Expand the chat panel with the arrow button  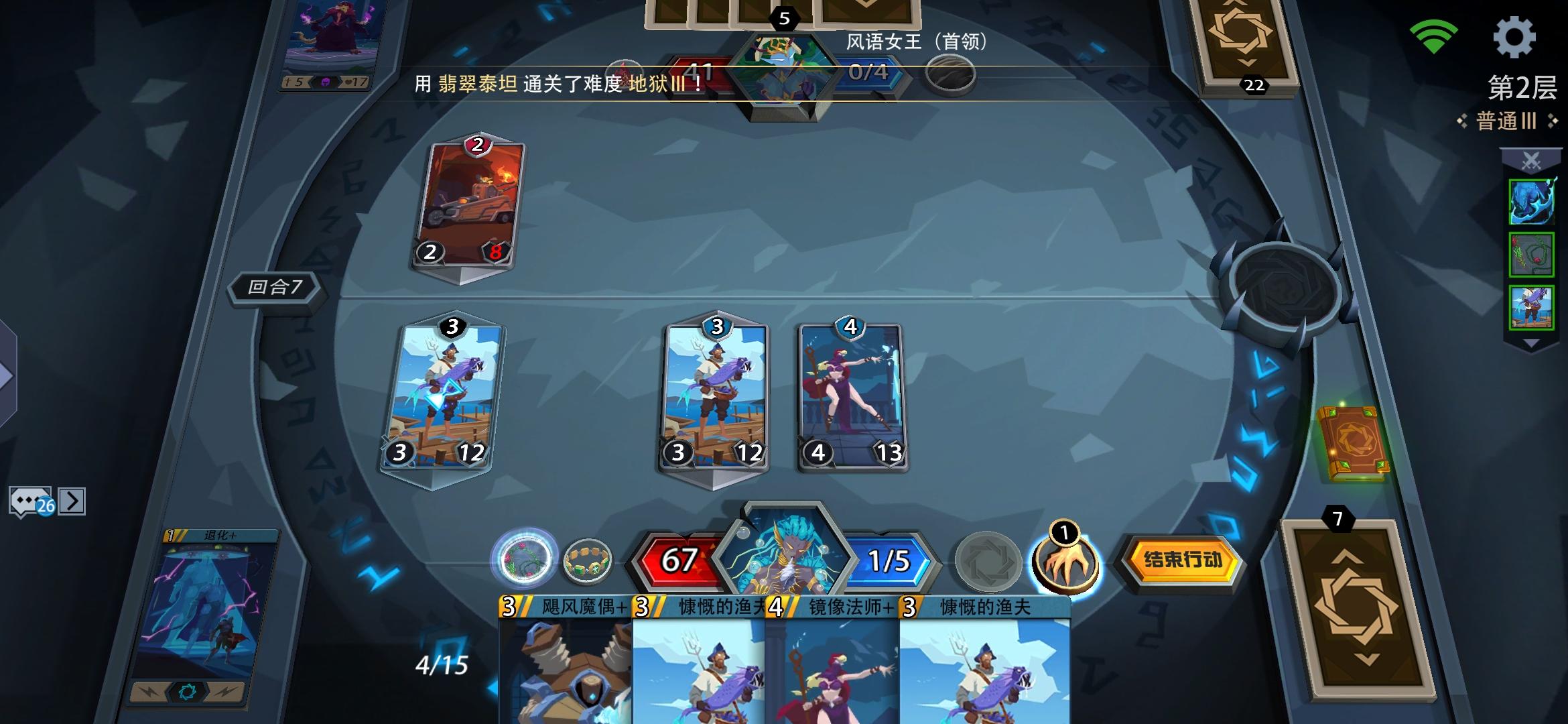pyautogui.click(x=72, y=499)
